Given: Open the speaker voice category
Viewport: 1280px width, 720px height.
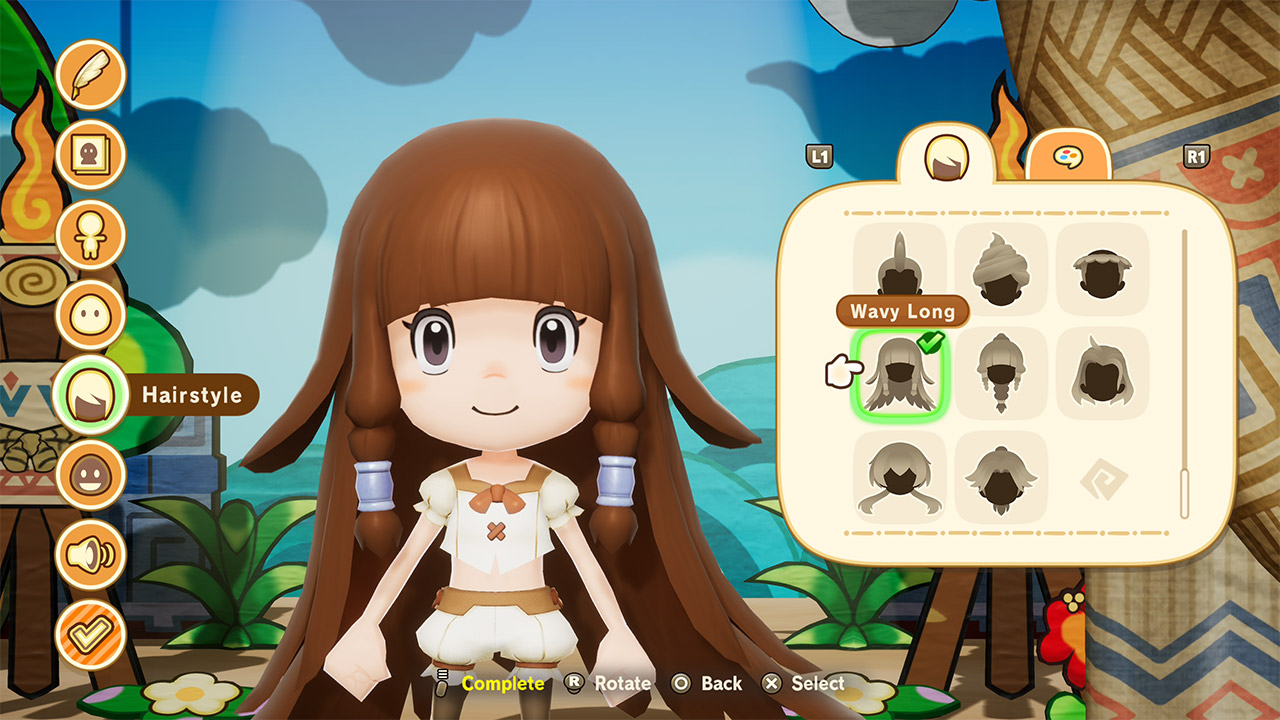Looking at the screenshot, I should click(x=90, y=555).
